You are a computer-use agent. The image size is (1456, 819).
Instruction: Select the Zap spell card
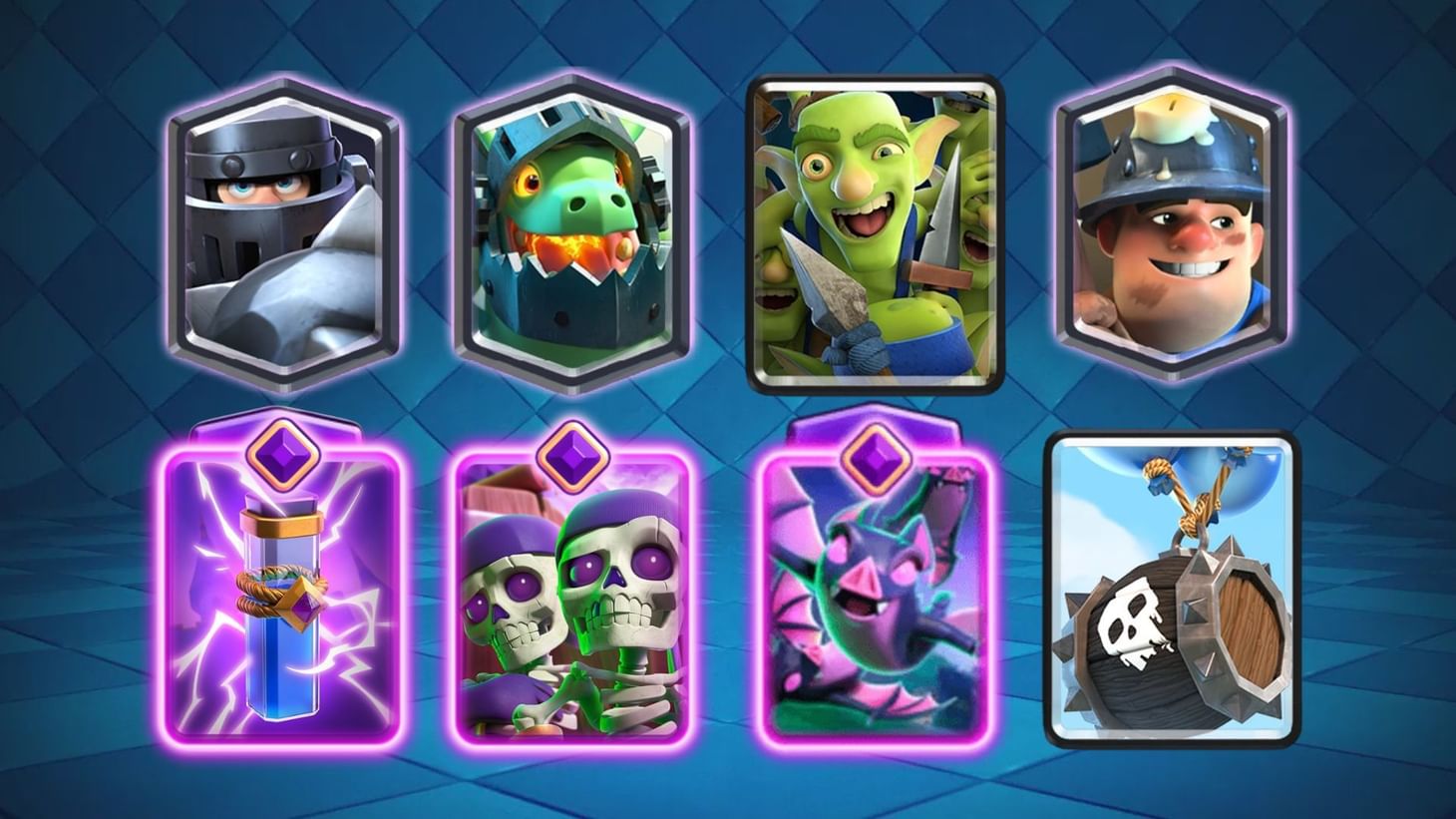click(284, 609)
